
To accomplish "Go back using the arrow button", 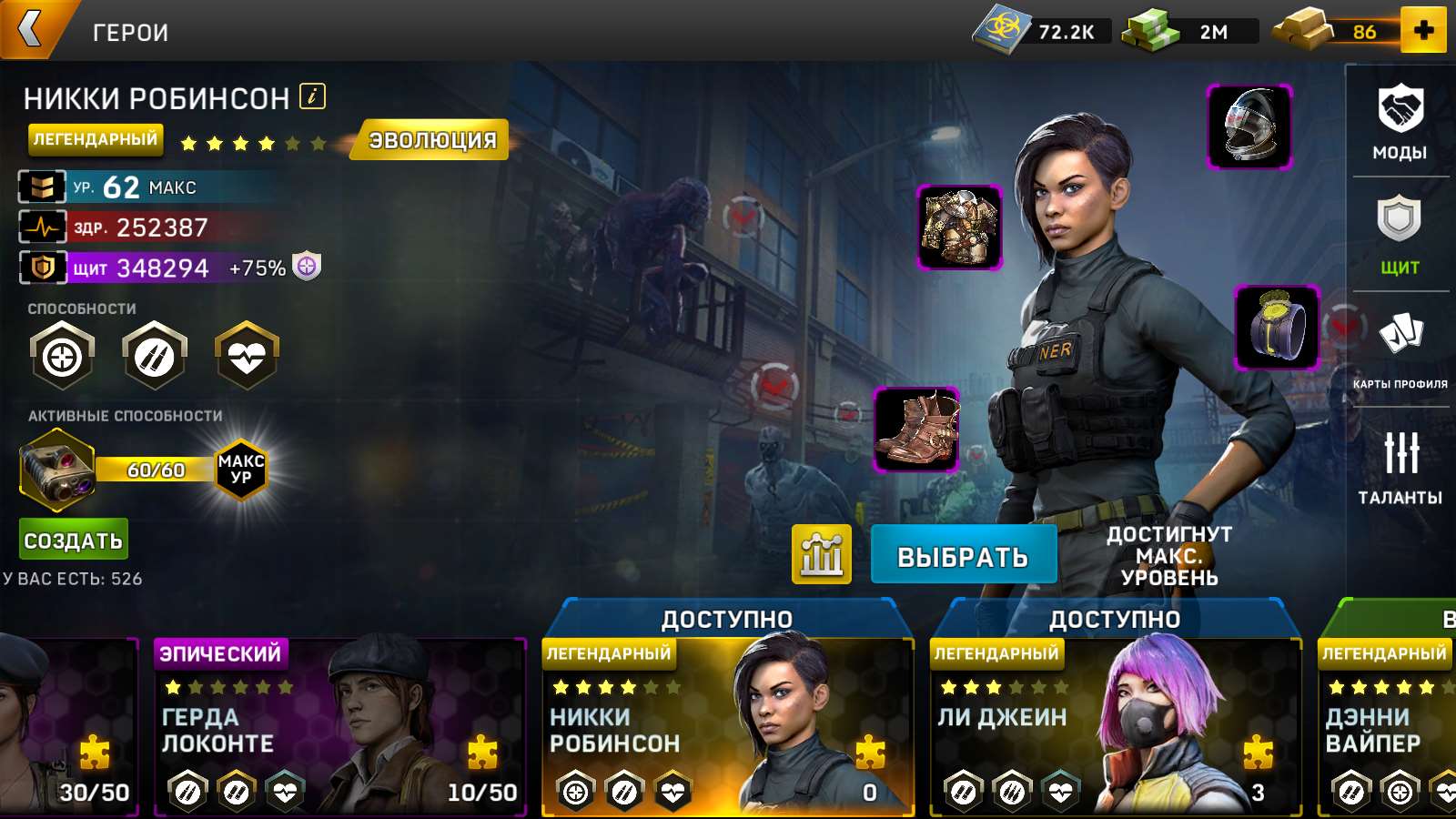I will pyautogui.click(x=32, y=29).
